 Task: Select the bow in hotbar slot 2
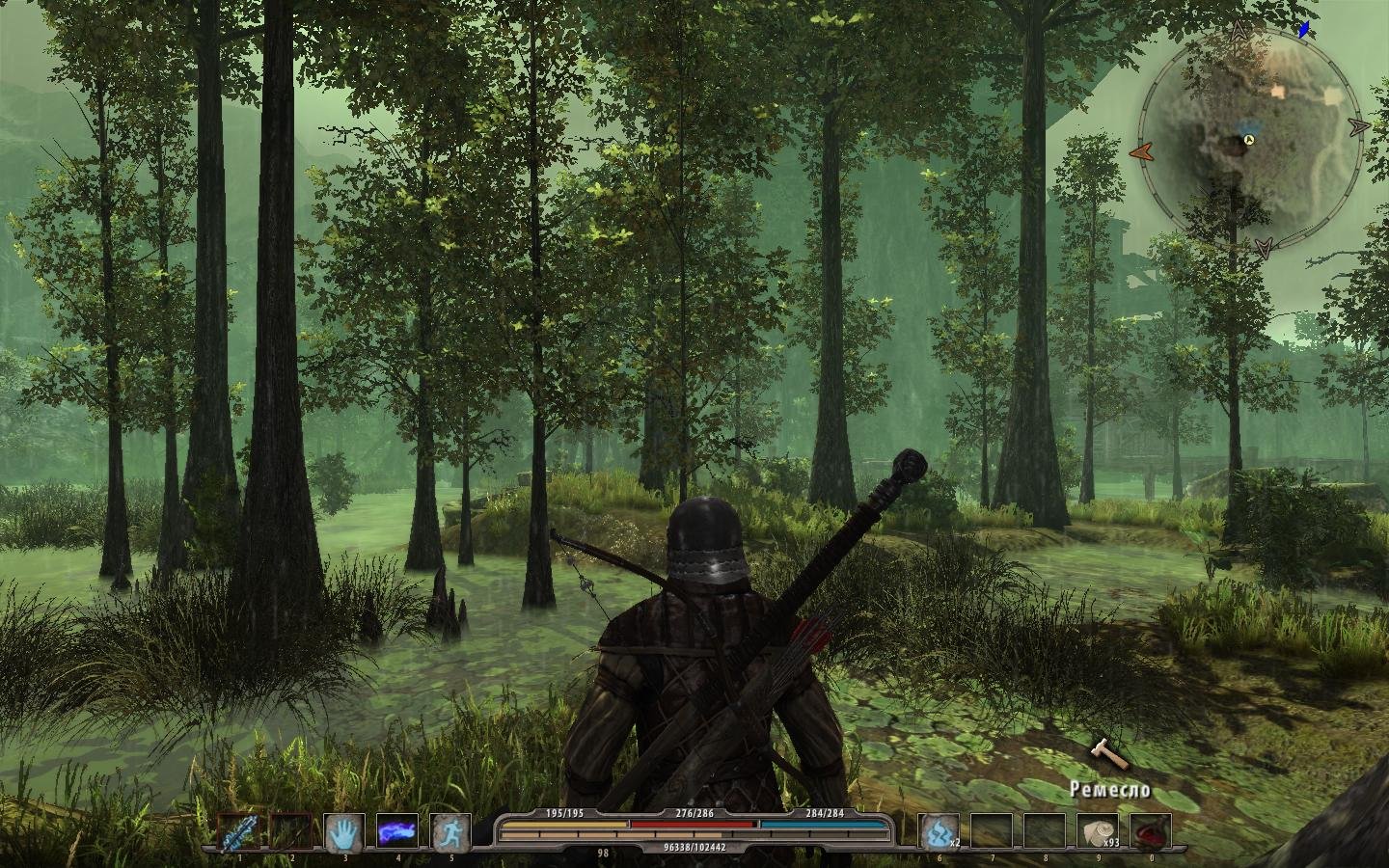pos(290,832)
